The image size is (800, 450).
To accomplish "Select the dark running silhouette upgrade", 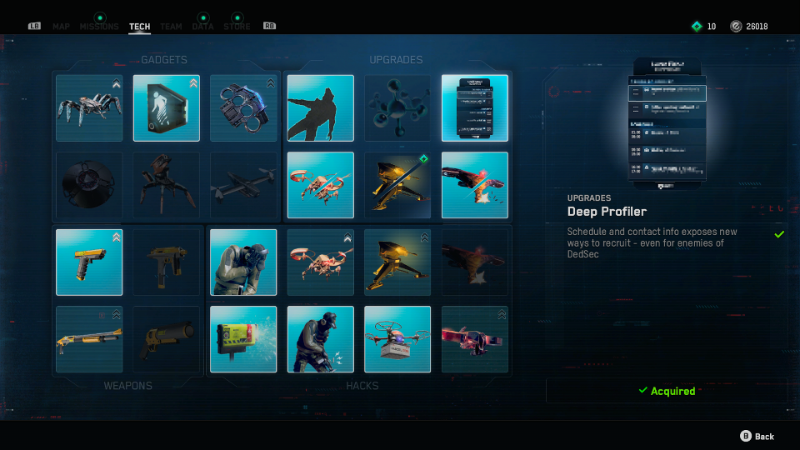I will [x=320, y=108].
